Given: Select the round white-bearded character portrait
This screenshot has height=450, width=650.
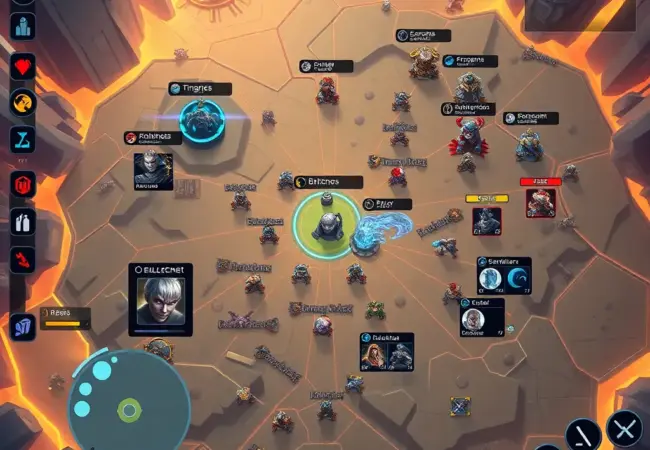Looking at the screenshot, I should click(x=474, y=318).
